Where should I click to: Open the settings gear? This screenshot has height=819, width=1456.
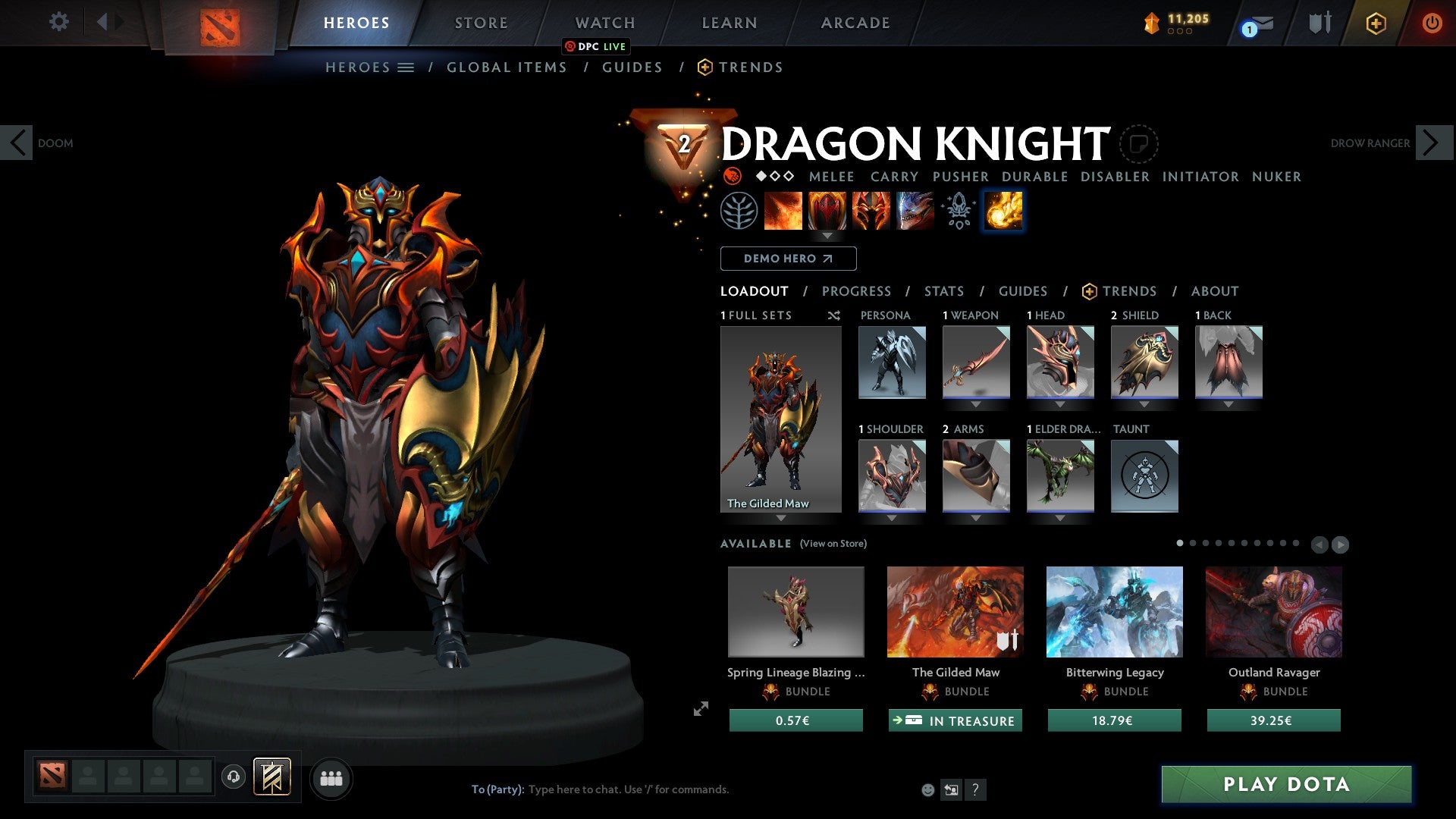pyautogui.click(x=59, y=22)
